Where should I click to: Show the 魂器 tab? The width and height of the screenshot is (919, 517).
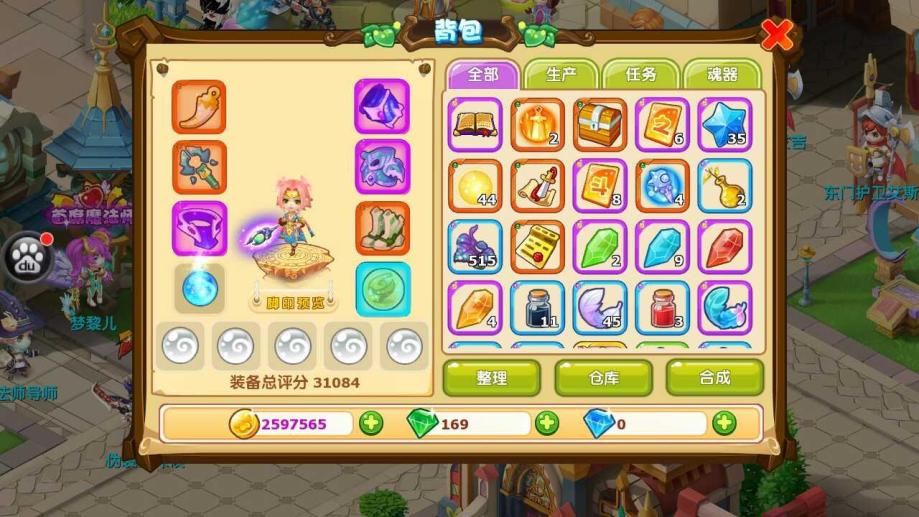(x=722, y=75)
